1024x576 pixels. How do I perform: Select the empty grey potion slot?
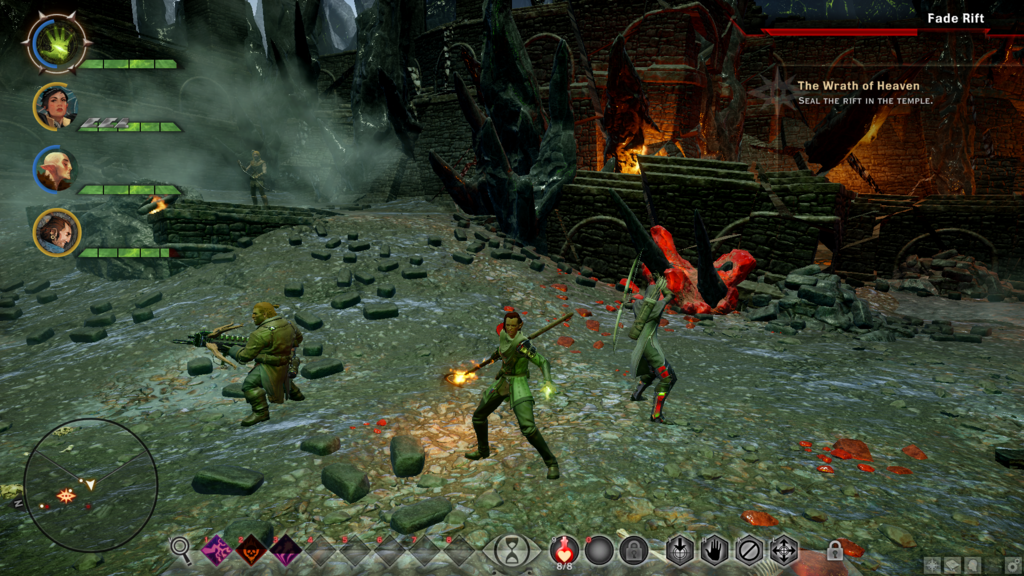click(x=599, y=550)
